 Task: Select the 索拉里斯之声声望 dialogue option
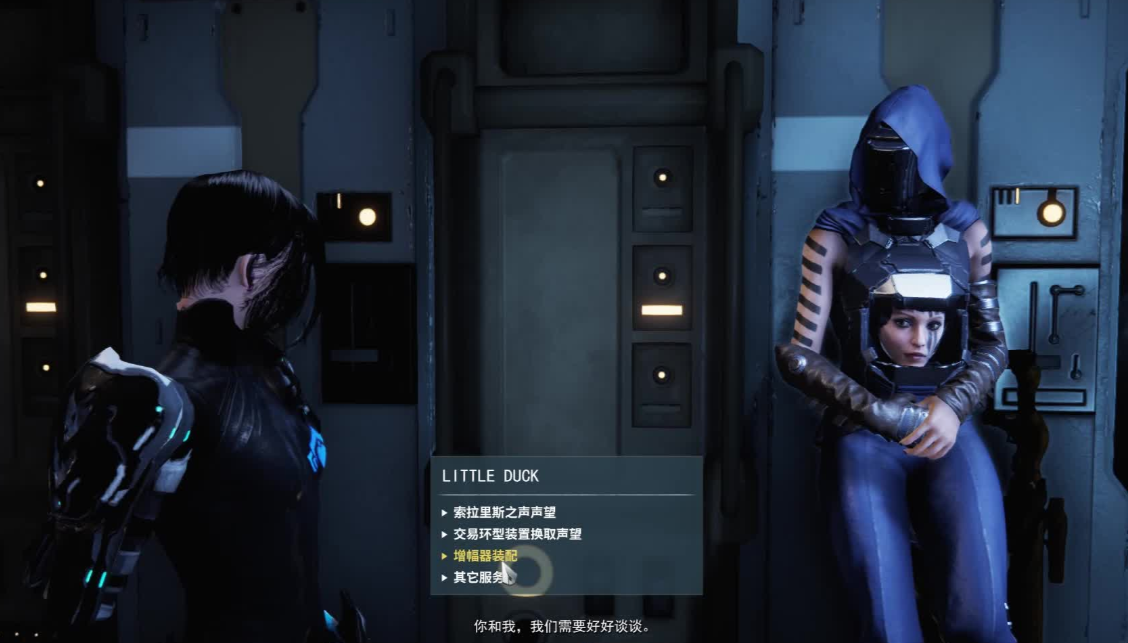[x=504, y=512]
